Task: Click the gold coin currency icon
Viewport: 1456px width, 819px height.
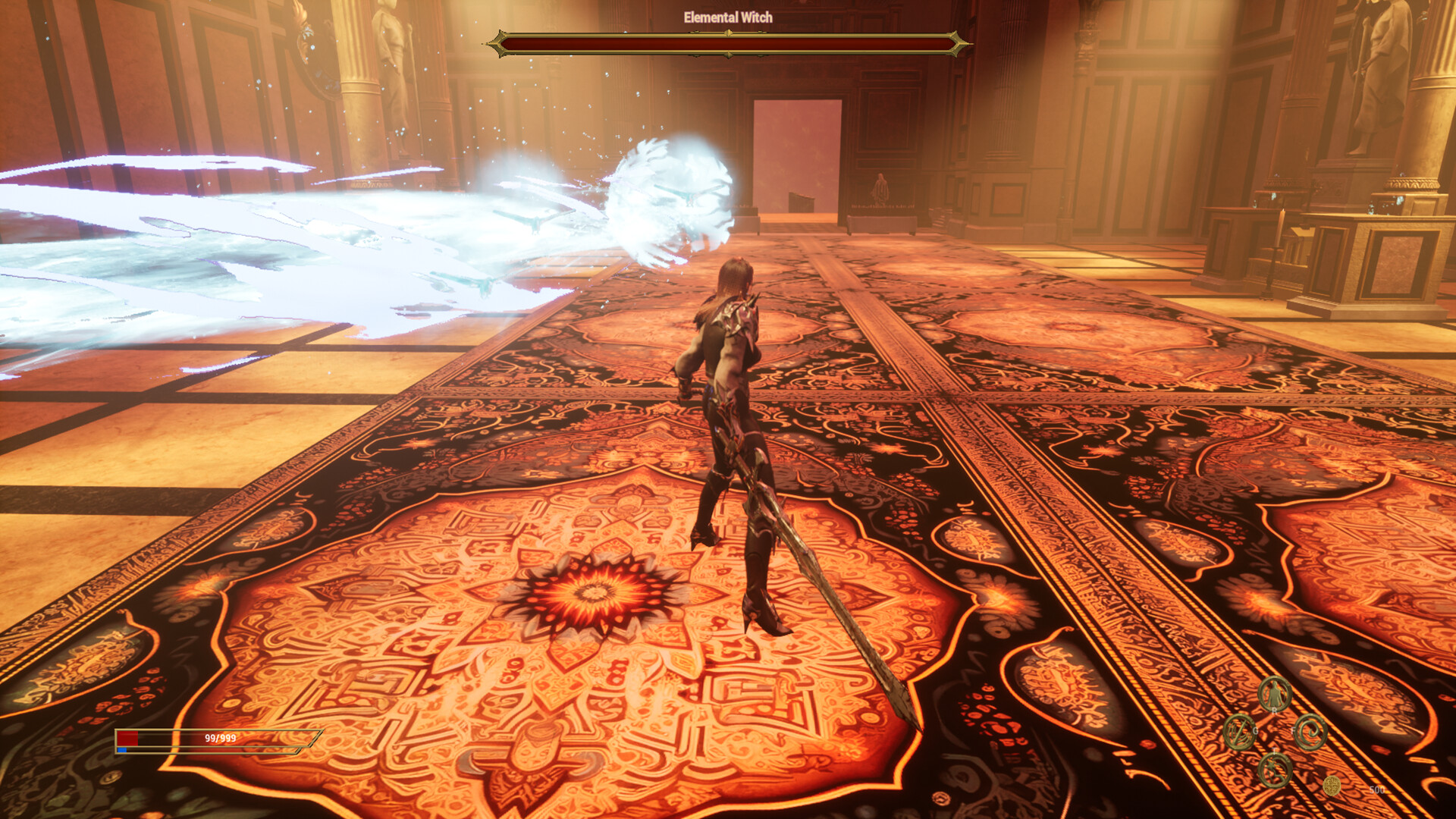Action: click(1332, 786)
